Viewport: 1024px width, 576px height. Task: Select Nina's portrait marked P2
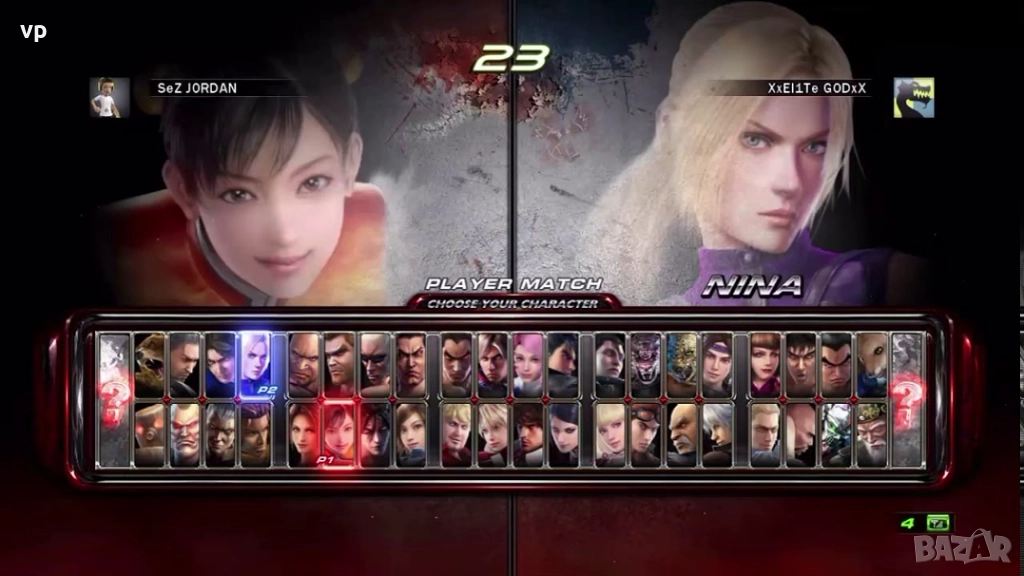pos(256,364)
